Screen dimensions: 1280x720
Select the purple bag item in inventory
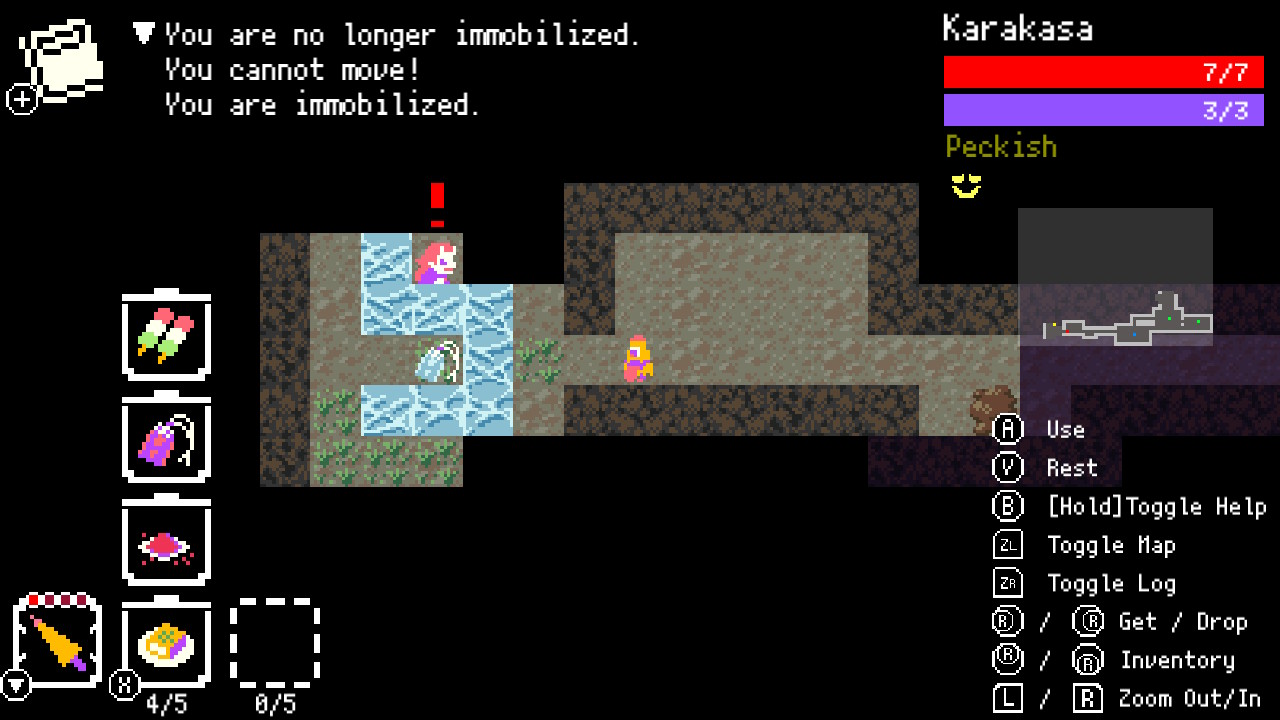(165, 440)
